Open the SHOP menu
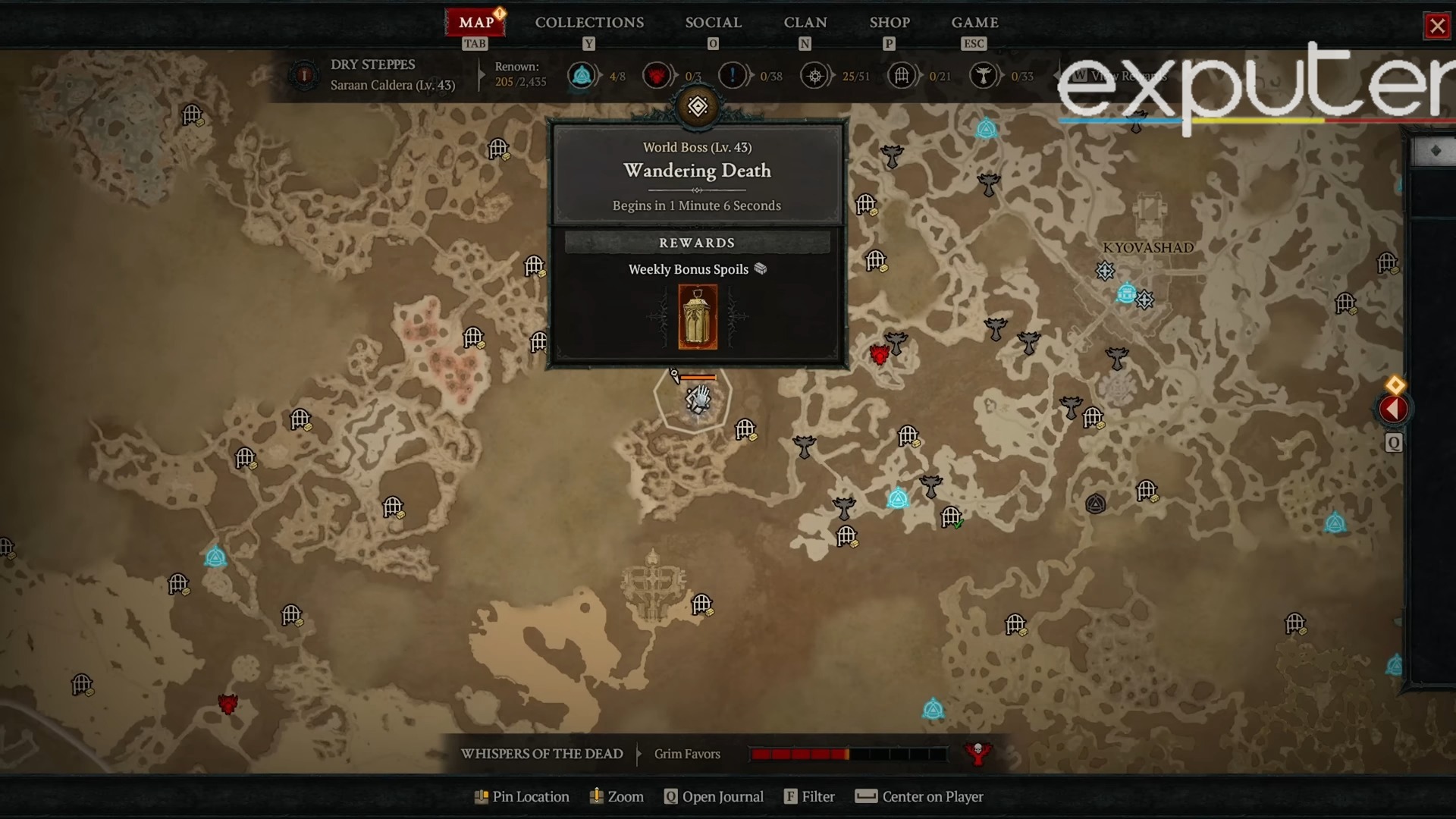This screenshot has width=1456, height=819. tap(889, 23)
